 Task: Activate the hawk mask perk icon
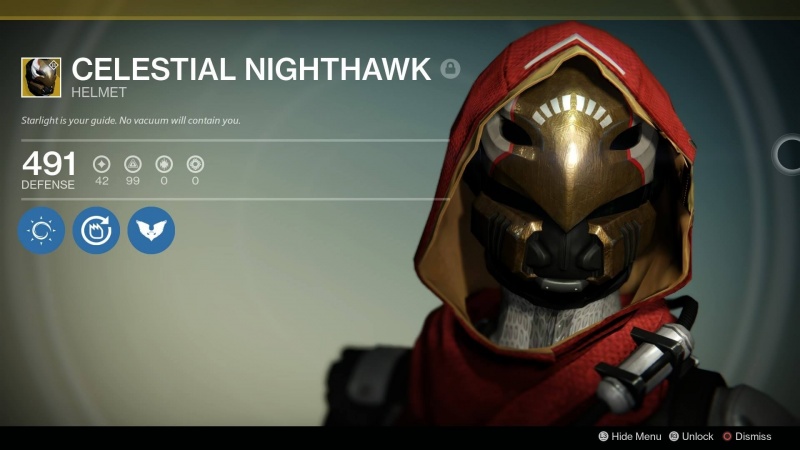click(151, 230)
